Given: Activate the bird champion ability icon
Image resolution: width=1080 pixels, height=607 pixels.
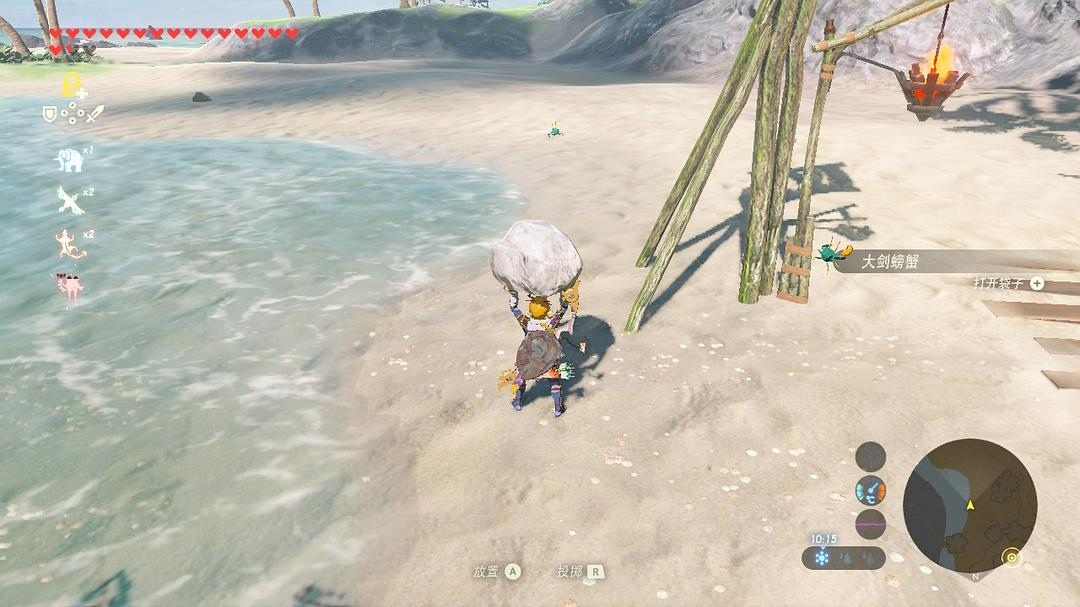Looking at the screenshot, I should (69, 200).
